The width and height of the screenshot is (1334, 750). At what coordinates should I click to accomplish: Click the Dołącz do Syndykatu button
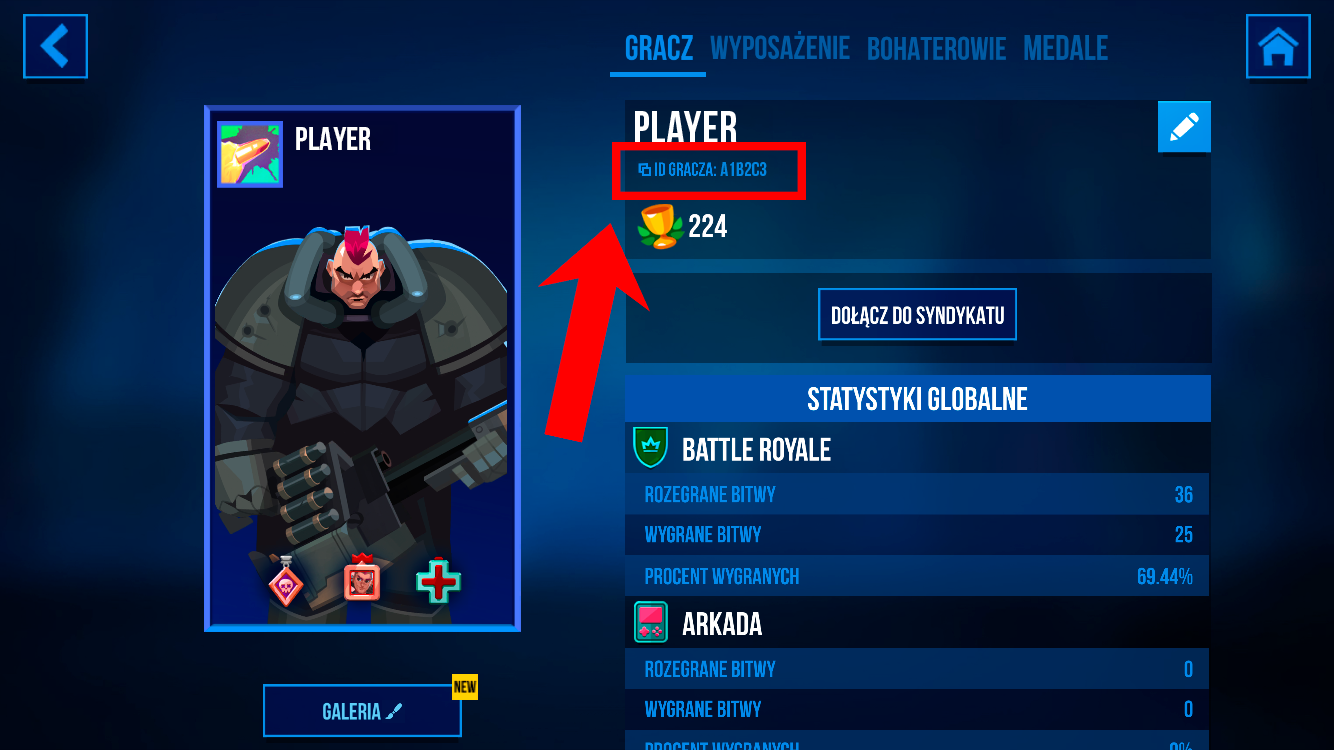[917, 316]
